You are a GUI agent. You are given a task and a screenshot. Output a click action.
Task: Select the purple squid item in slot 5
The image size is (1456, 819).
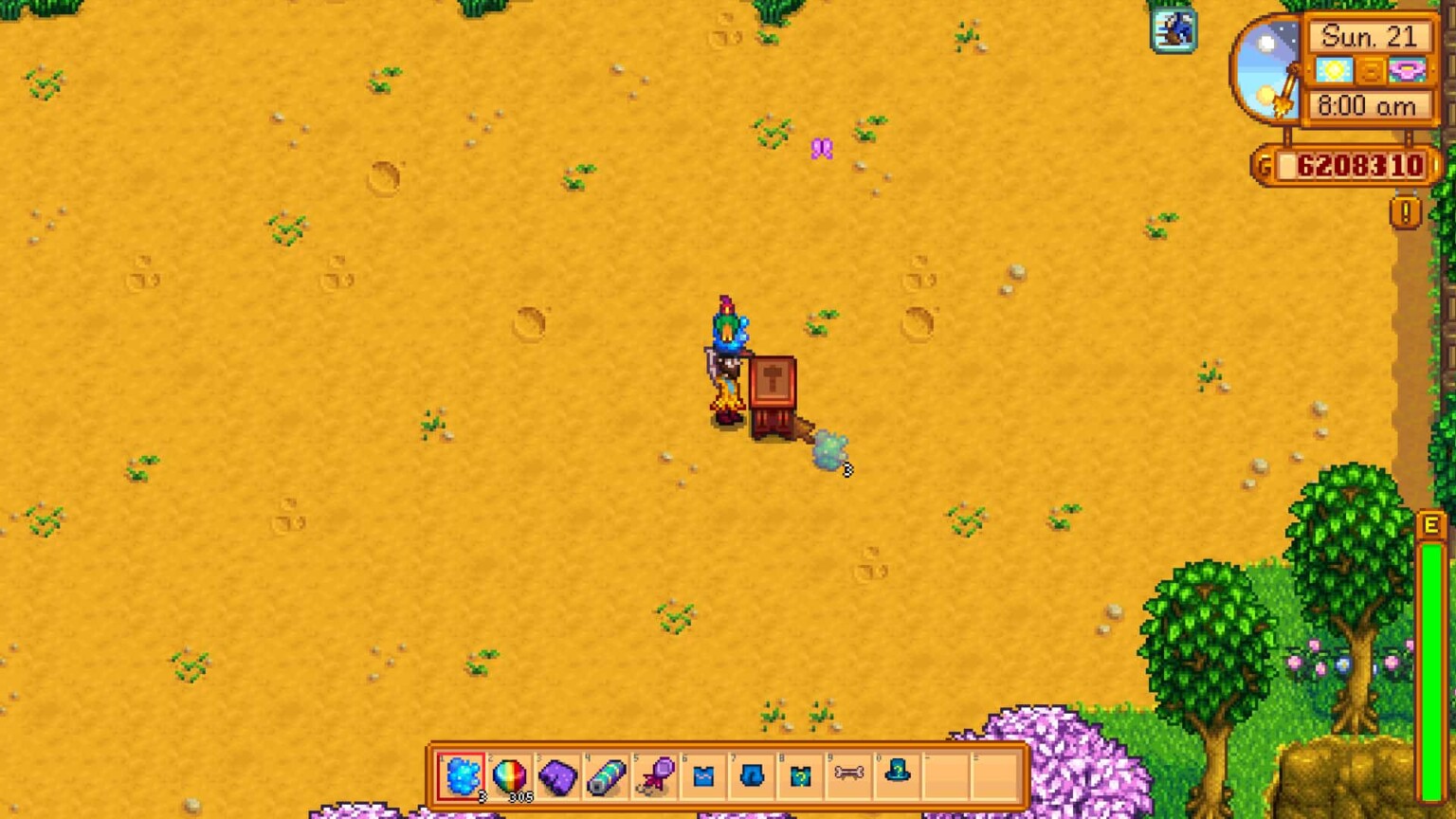(x=655, y=777)
